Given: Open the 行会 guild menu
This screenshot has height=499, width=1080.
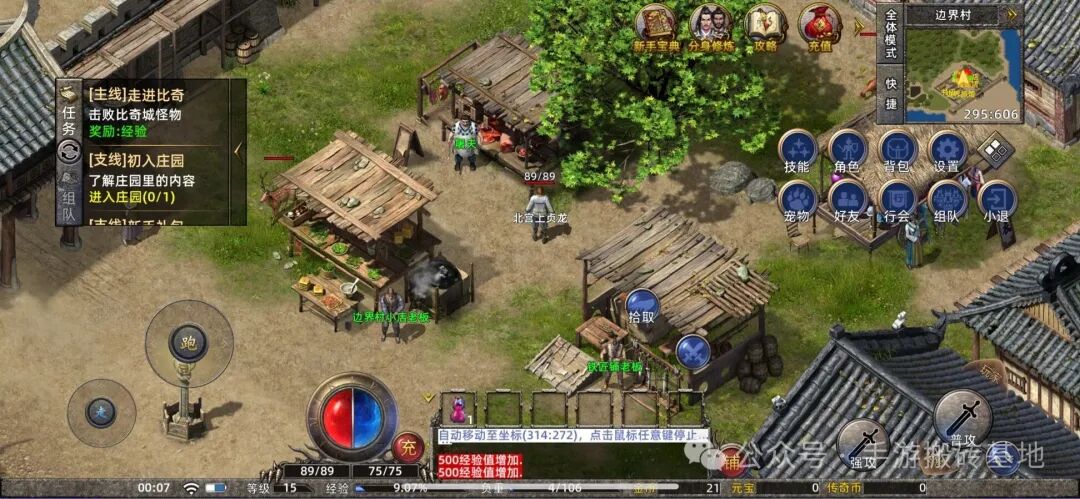Looking at the screenshot, I should 897,199.
